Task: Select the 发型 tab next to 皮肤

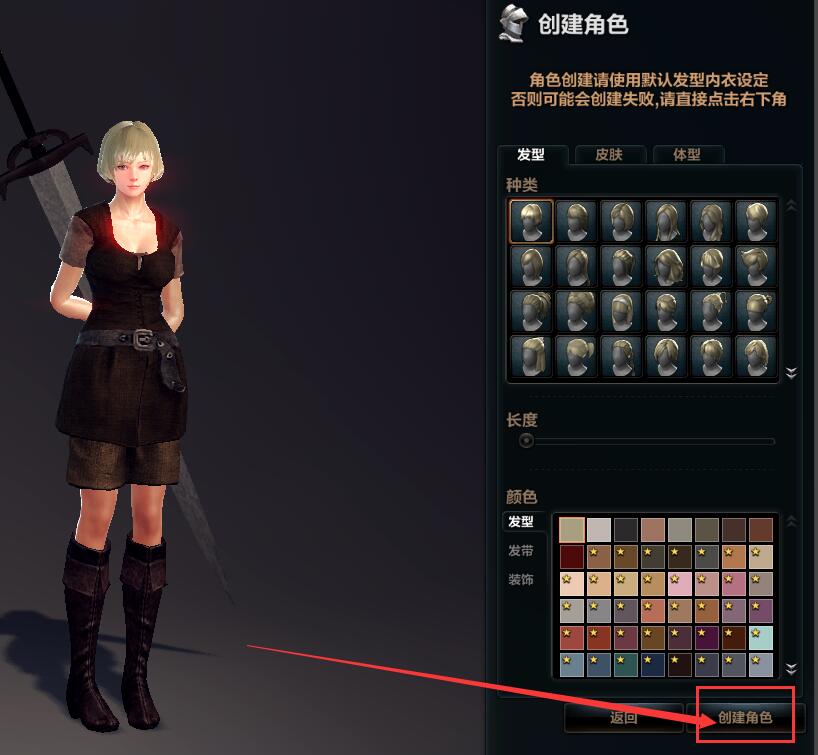Action: point(531,155)
